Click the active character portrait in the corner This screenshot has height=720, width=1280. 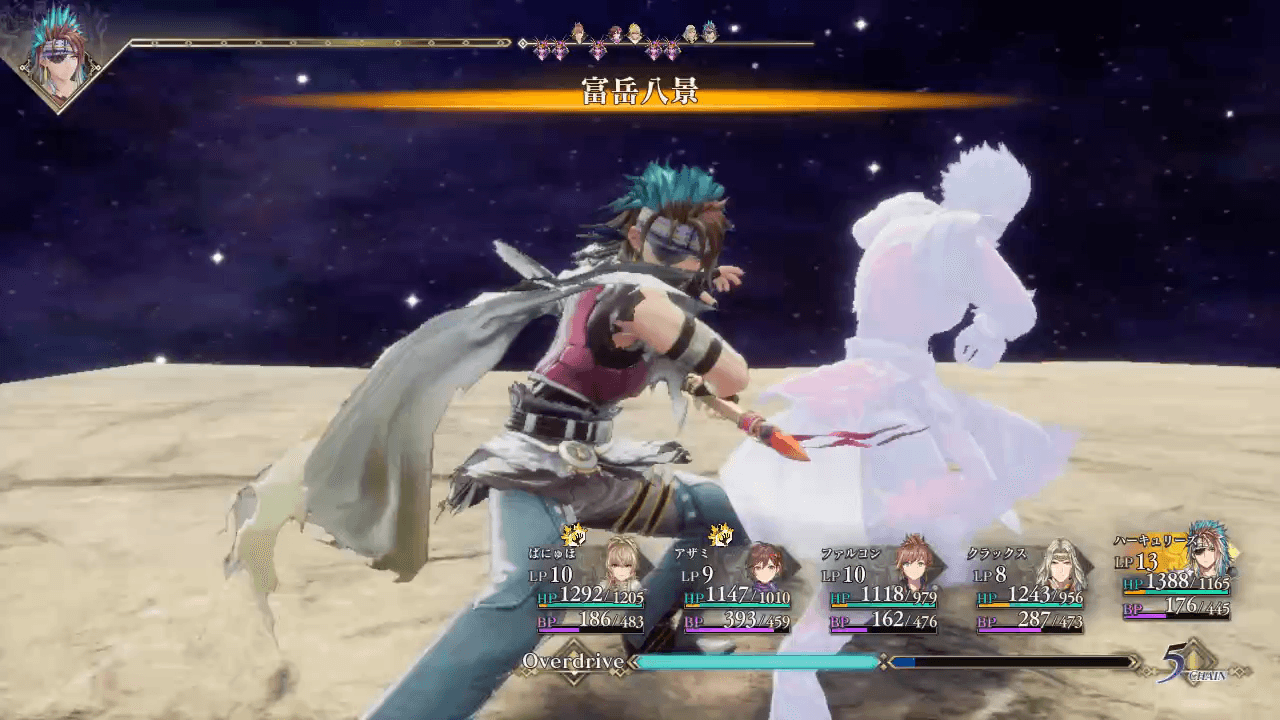(x=58, y=60)
